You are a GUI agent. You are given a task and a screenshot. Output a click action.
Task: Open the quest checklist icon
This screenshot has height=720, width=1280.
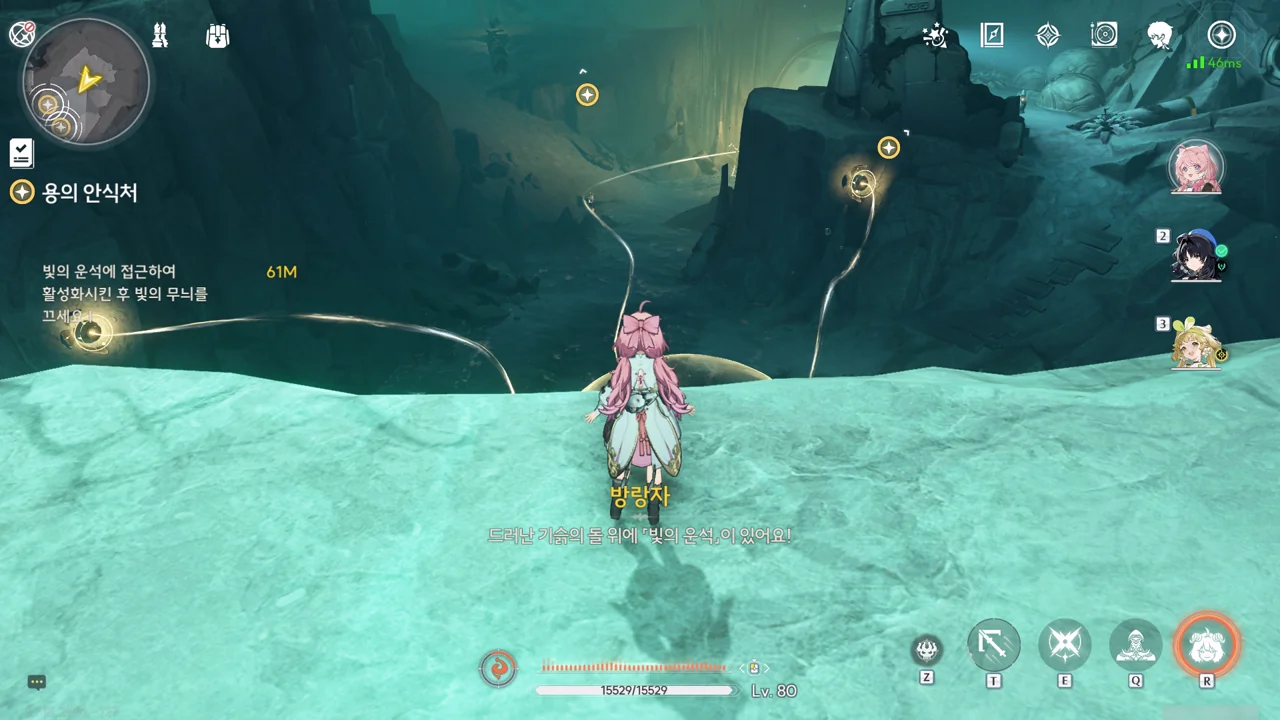[21, 153]
